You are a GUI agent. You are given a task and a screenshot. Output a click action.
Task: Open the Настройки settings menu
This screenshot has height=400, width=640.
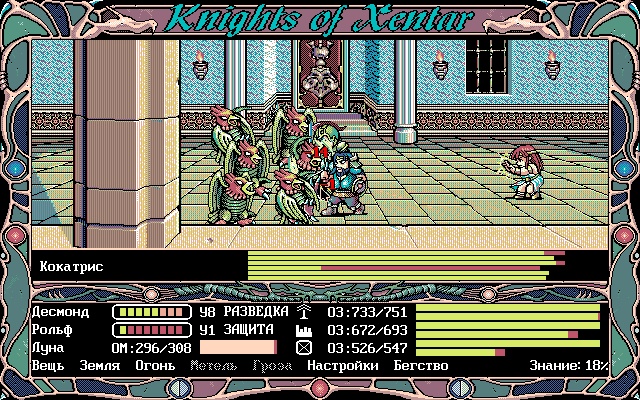click(342, 365)
